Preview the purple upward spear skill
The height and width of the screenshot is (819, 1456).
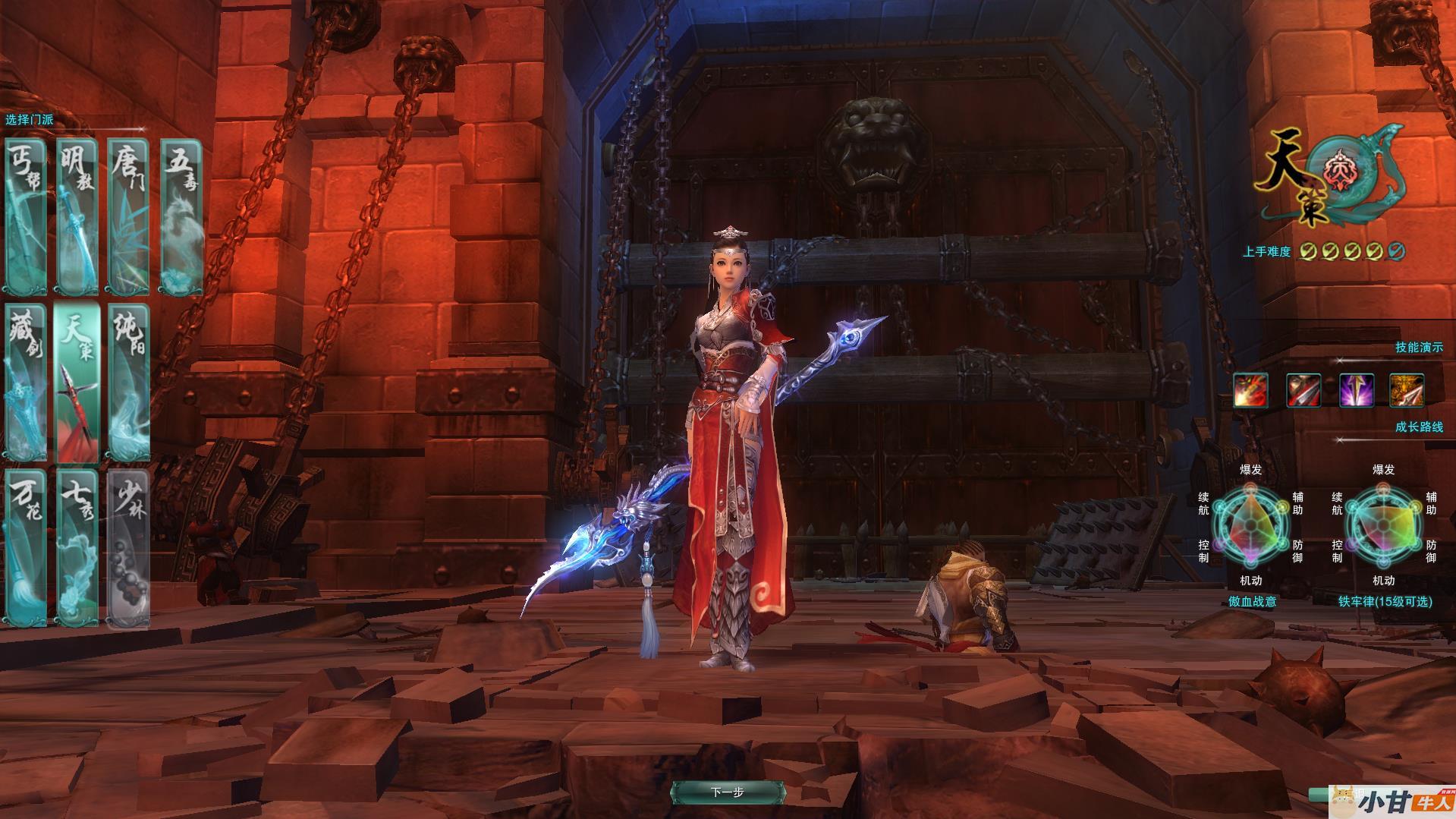pos(1356,390)
